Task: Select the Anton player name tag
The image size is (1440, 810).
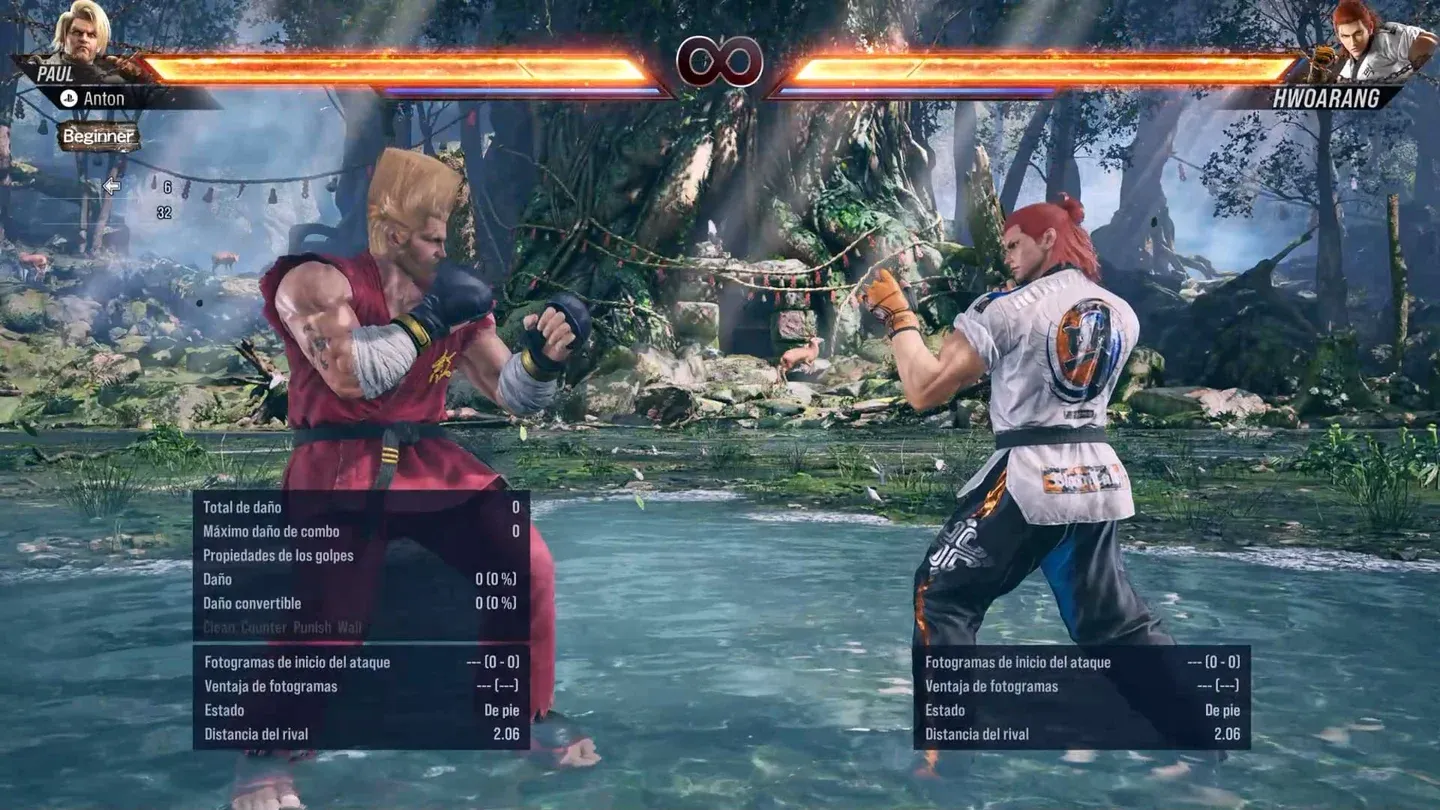Action: 103,98
